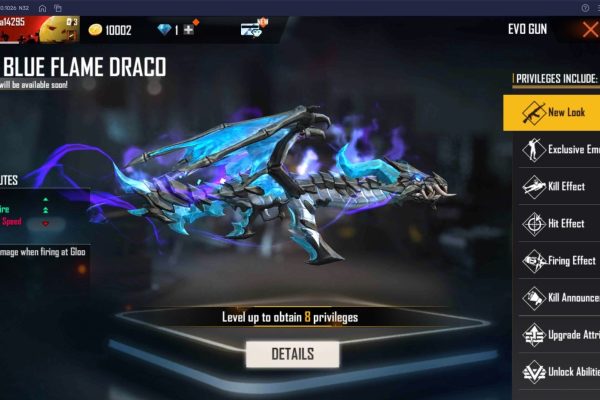Open the weapon DETAILS panel
The height and width of the screenshot is (400, 600).
(x=292, y=354)
